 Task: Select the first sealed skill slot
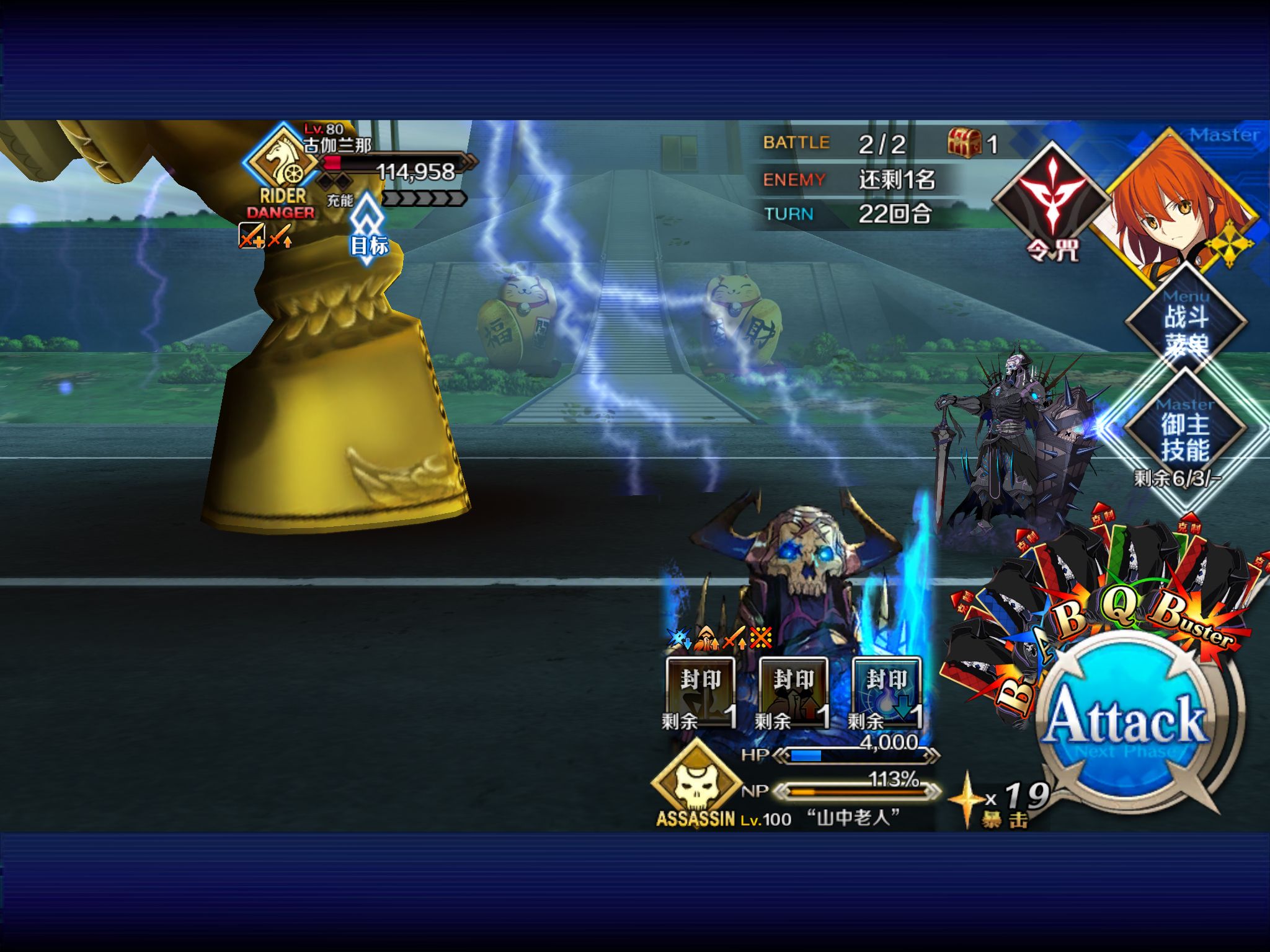[x=701, y=692]
